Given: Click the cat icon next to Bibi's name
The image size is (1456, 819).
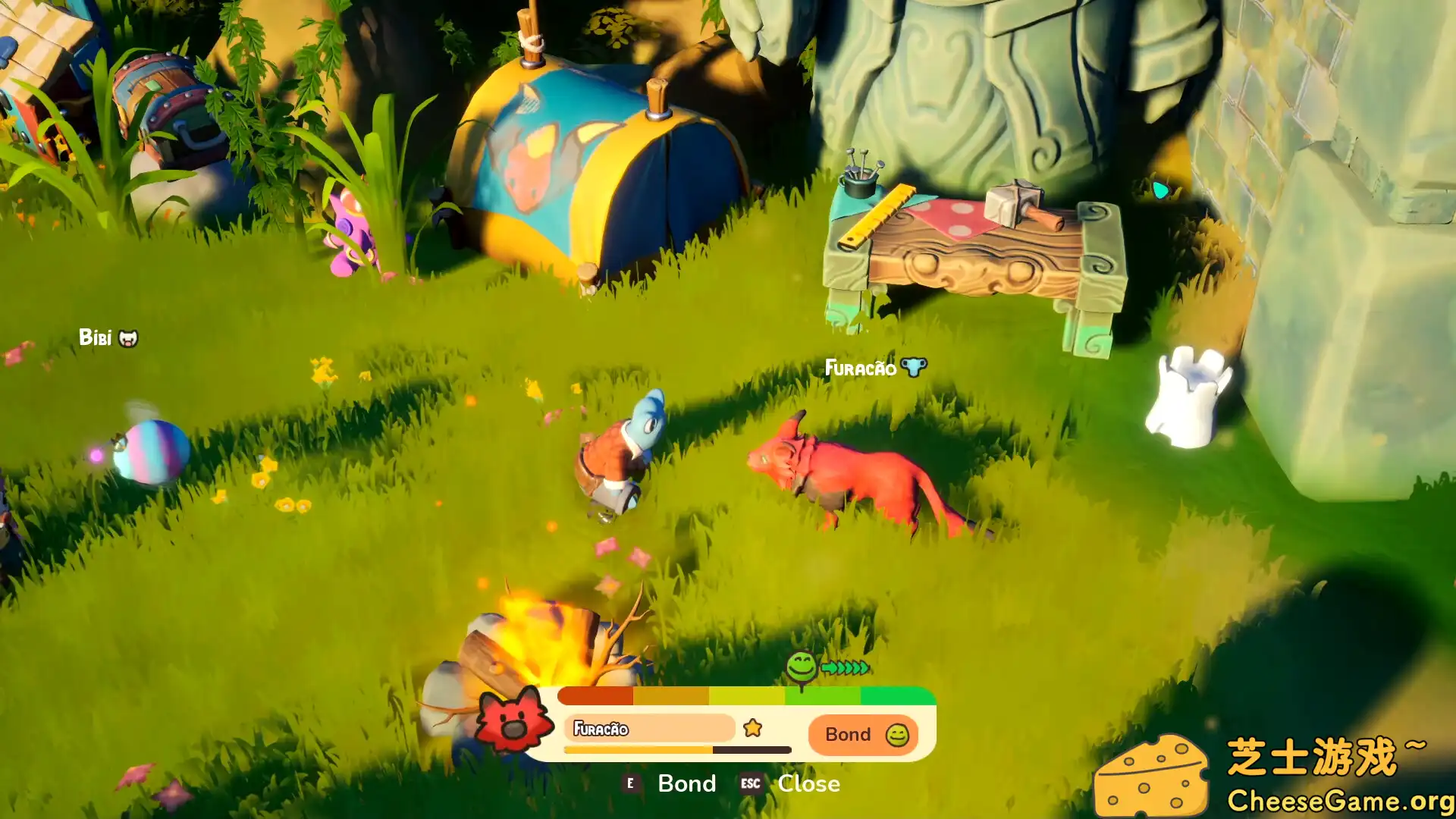Looking at the screenshot, I should click(x=128, y=338).
